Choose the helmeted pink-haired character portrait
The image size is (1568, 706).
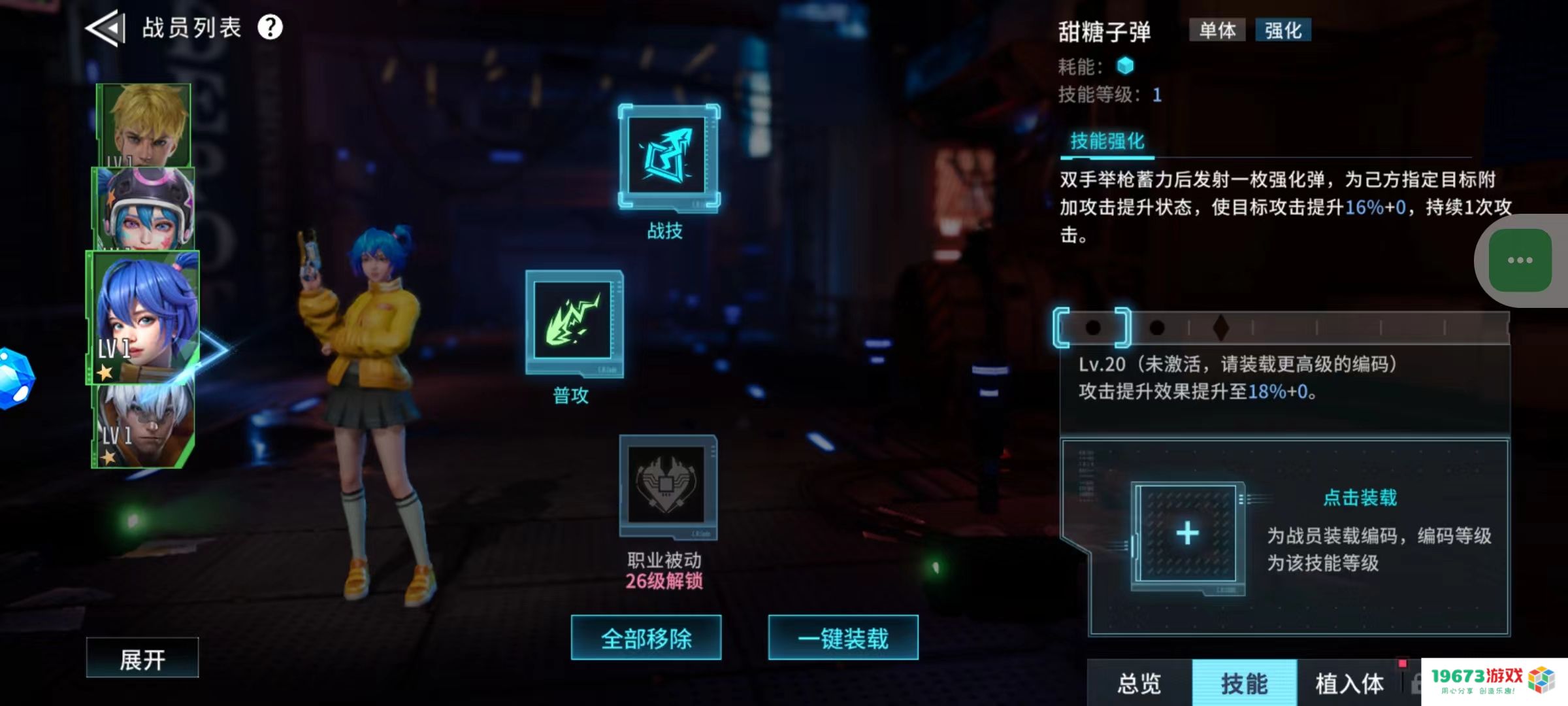point(144,209)
